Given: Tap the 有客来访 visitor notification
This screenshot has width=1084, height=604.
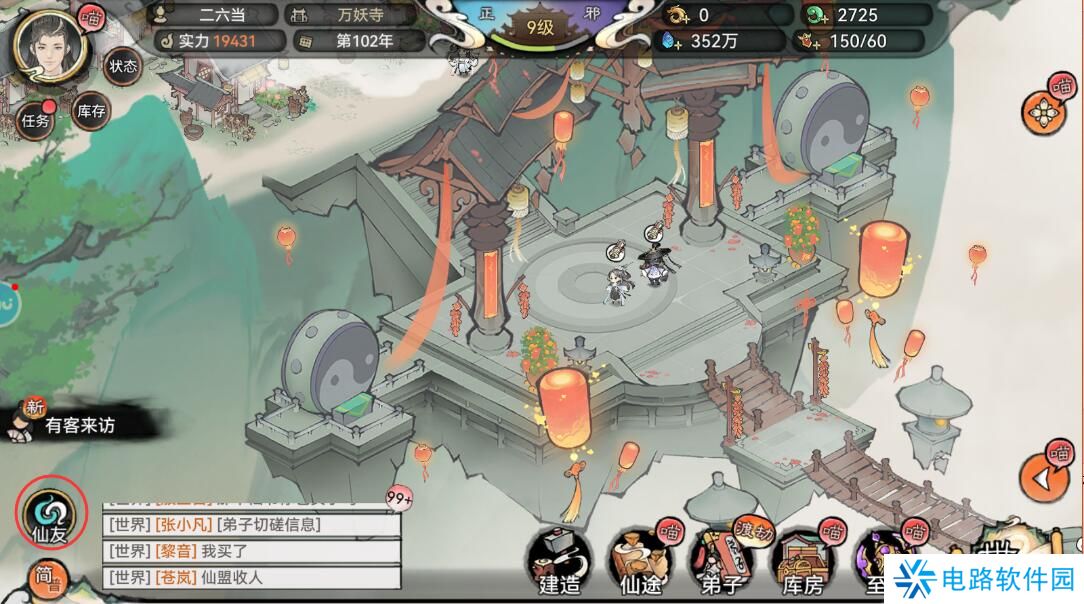Looking at the screenshot, I should point(78,425).
